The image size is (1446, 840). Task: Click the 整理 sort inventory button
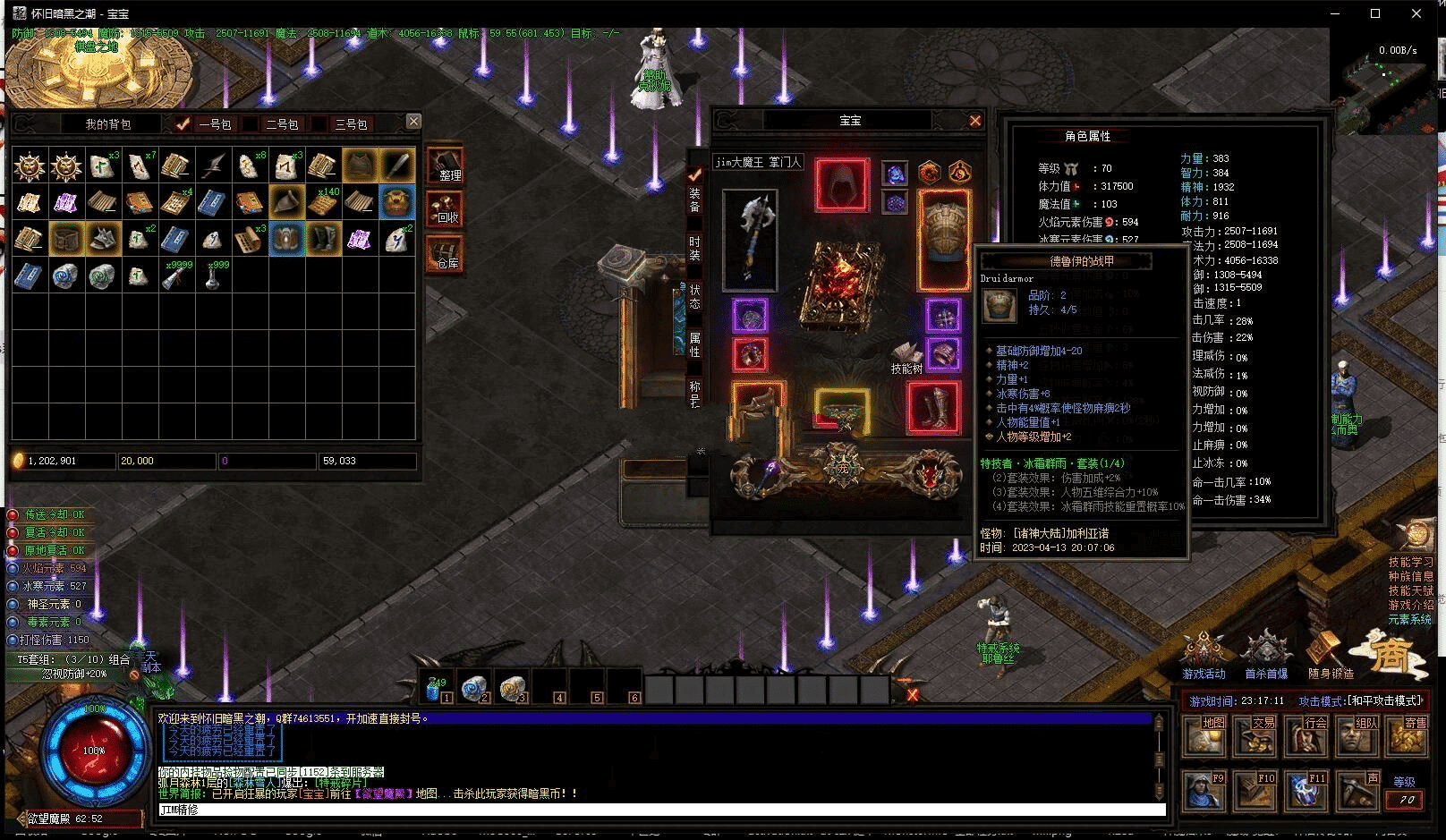445,167
